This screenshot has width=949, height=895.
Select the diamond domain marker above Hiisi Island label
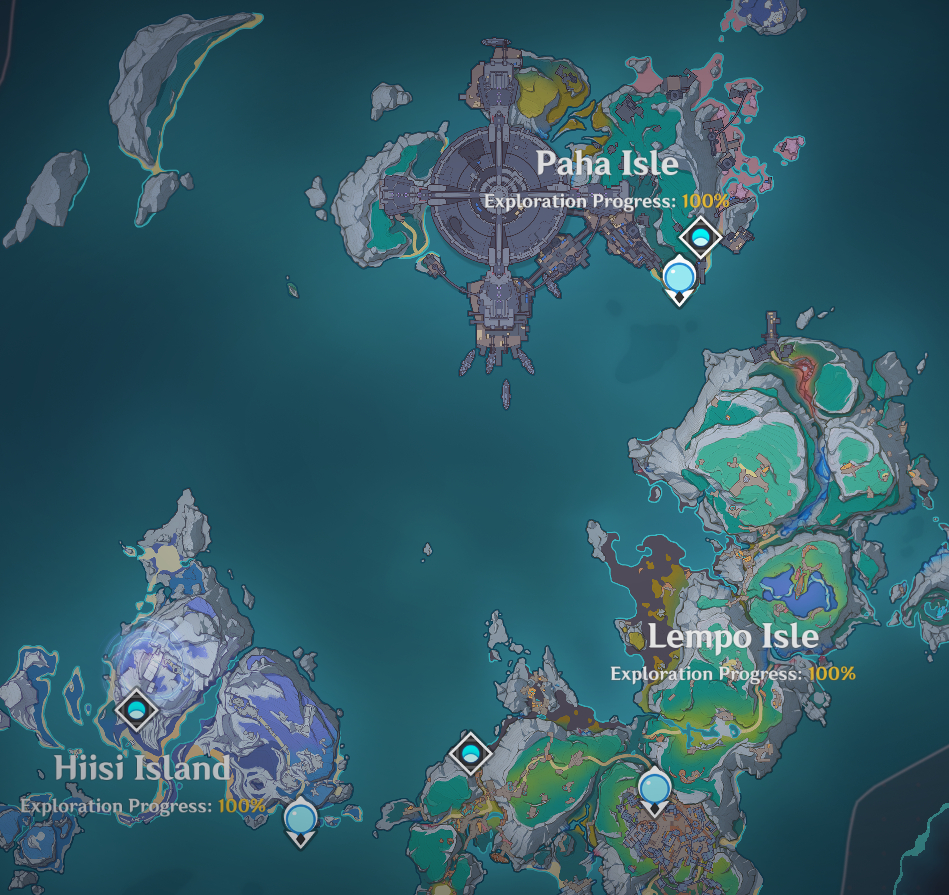pyautogui.click(x=137, y=710)
